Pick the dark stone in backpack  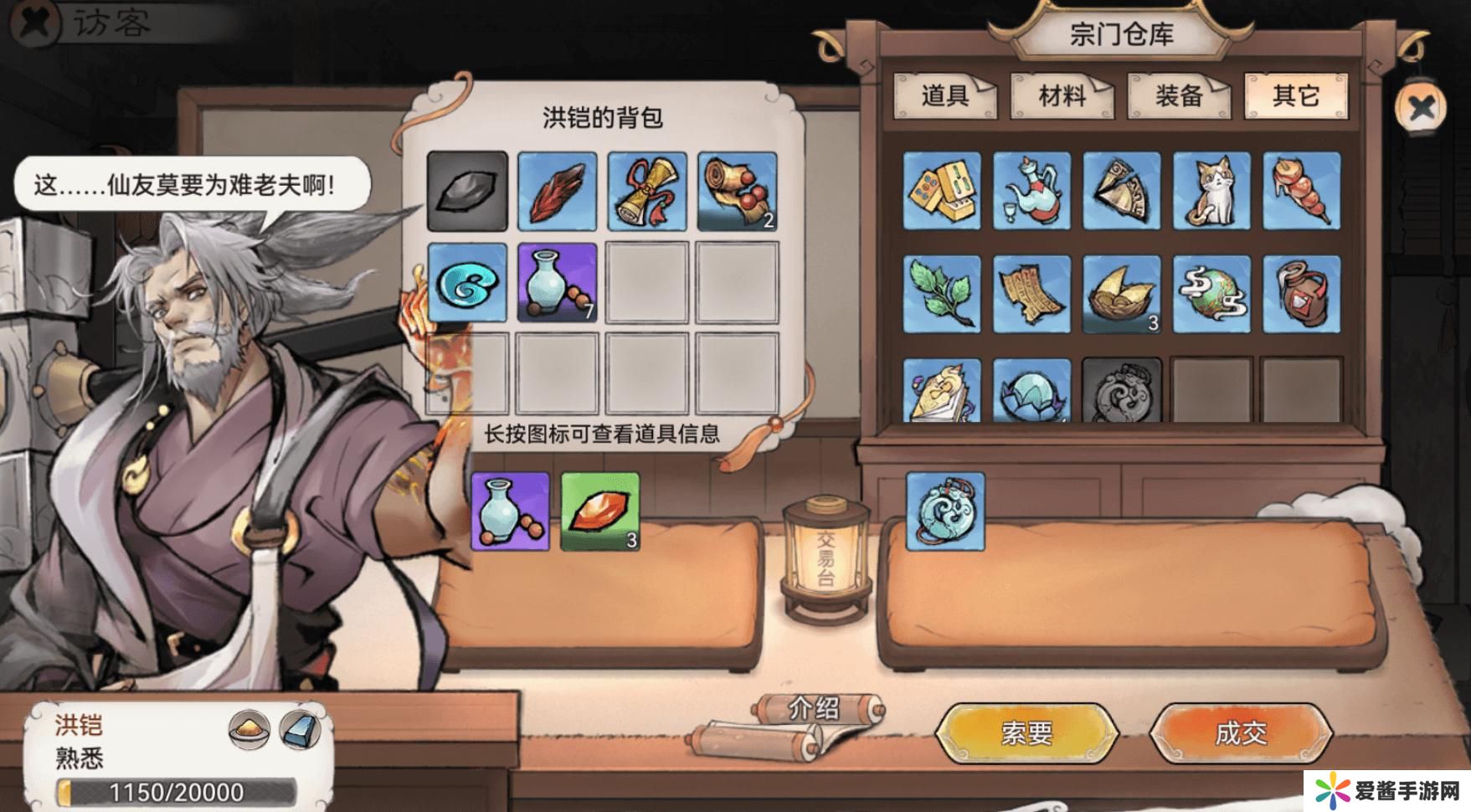467,191
